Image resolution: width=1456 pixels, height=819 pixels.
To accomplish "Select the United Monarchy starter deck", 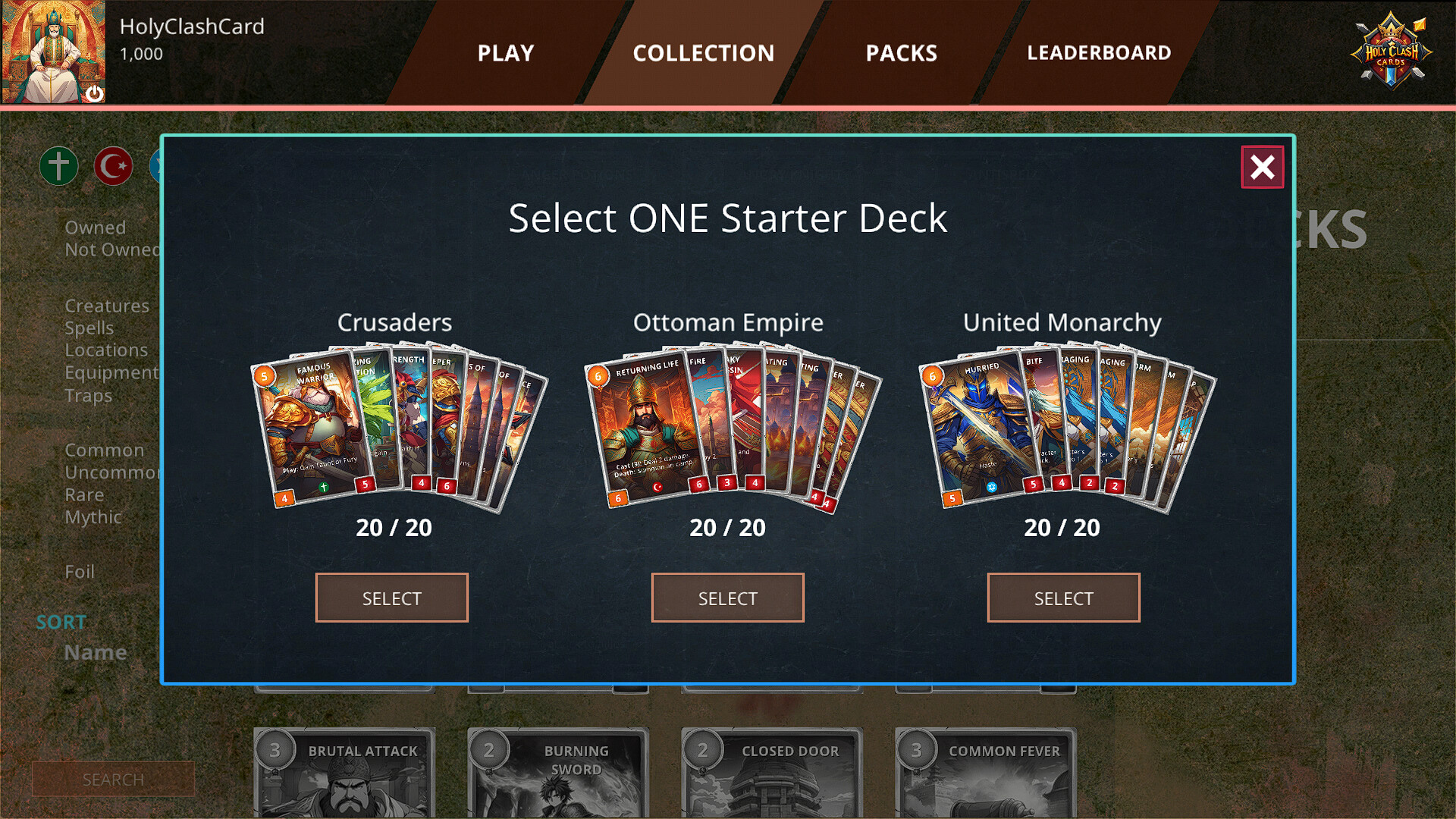I will pyautogui.click(x=1063, y=598).
